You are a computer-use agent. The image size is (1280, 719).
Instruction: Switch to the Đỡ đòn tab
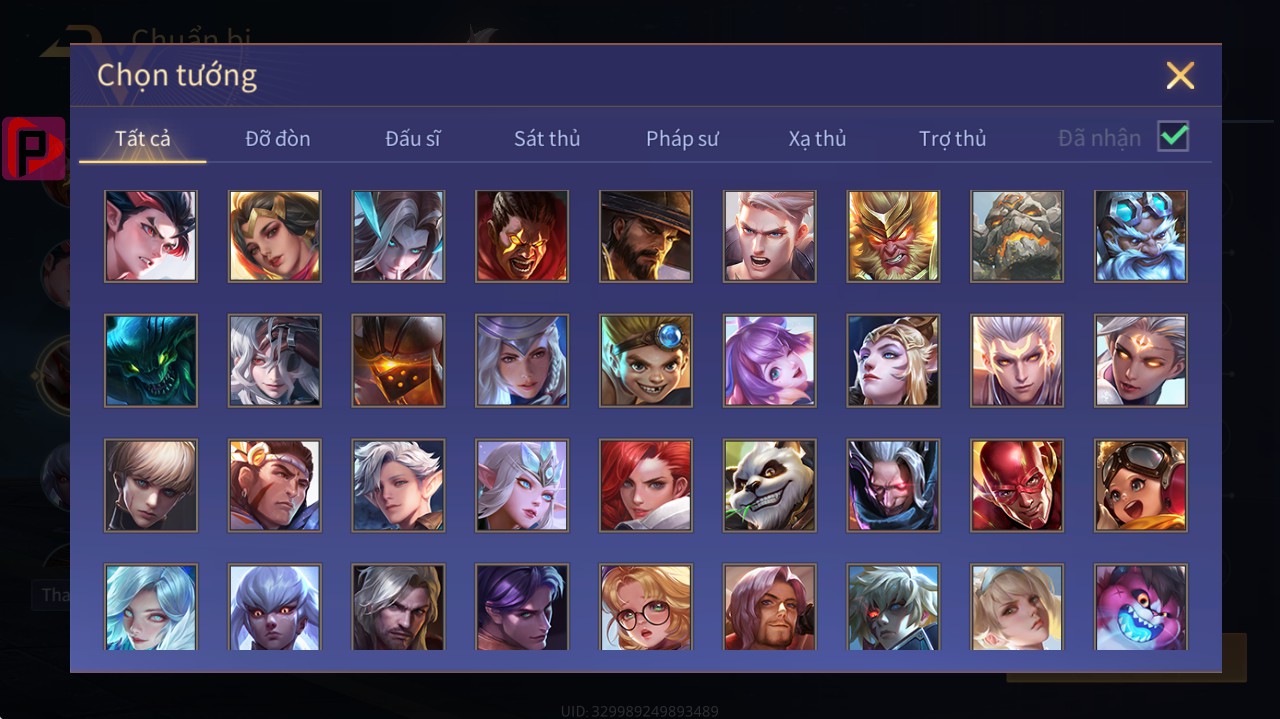pyautogui.click(x=278, y=139)
